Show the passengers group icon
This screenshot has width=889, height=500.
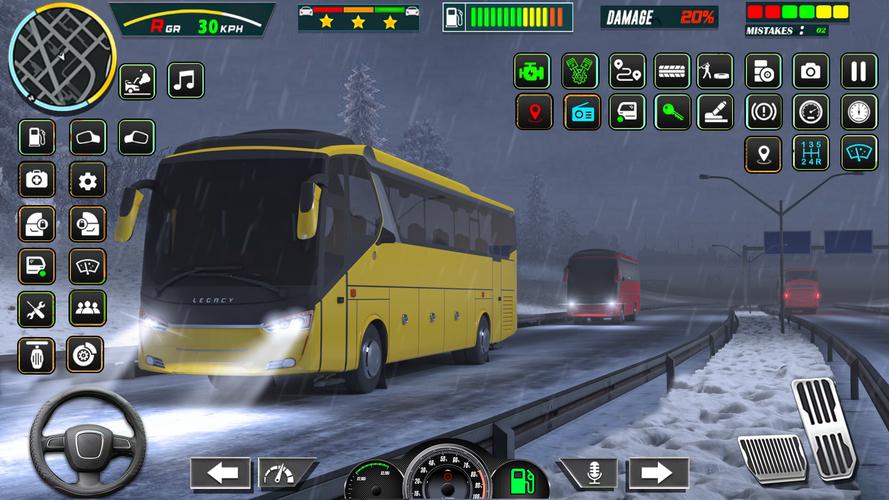[x=87, y=309]
